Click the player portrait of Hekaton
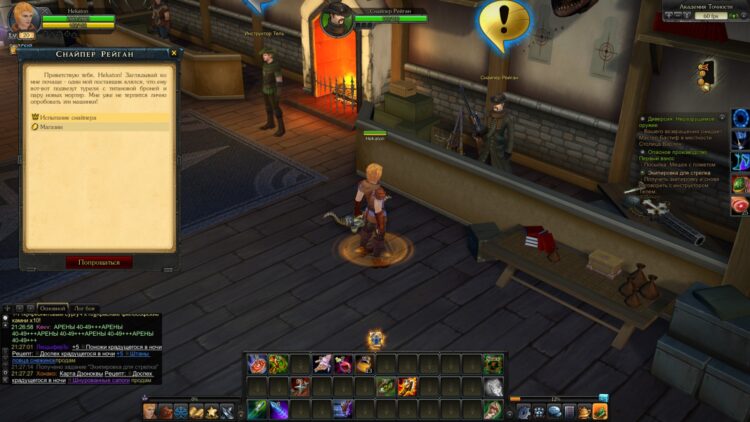 tap(25, 19)
